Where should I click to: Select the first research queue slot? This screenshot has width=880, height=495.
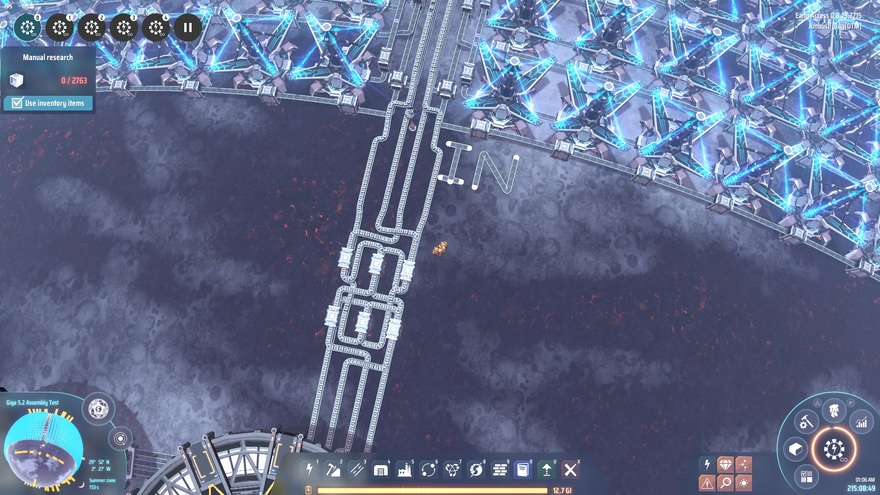(28, 27)
